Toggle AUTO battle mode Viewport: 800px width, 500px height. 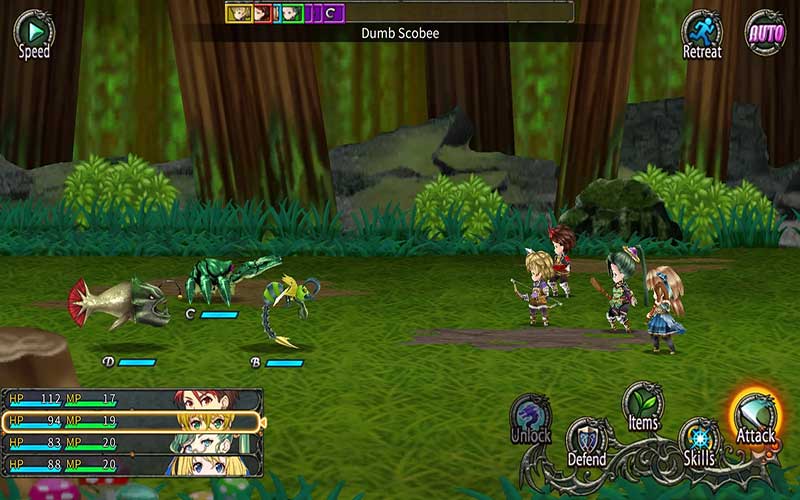[x=765, y=32]
